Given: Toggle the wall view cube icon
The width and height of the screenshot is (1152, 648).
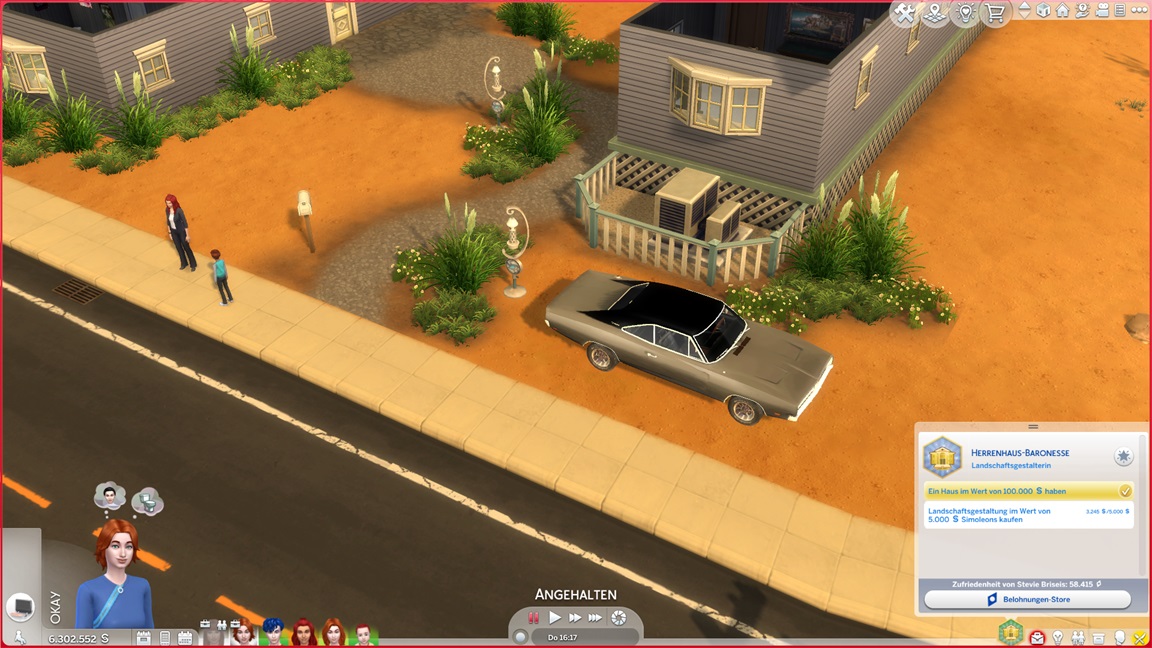Looking at the screenshot, I should click(1043, 11).
